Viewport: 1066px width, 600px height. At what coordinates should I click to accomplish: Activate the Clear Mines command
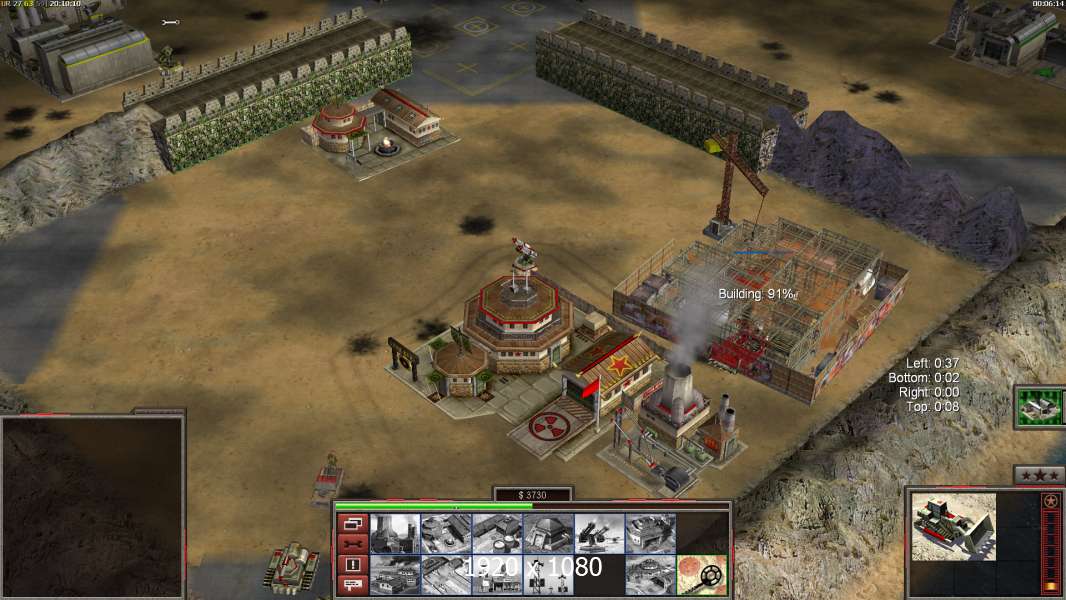tap(701, 574)
